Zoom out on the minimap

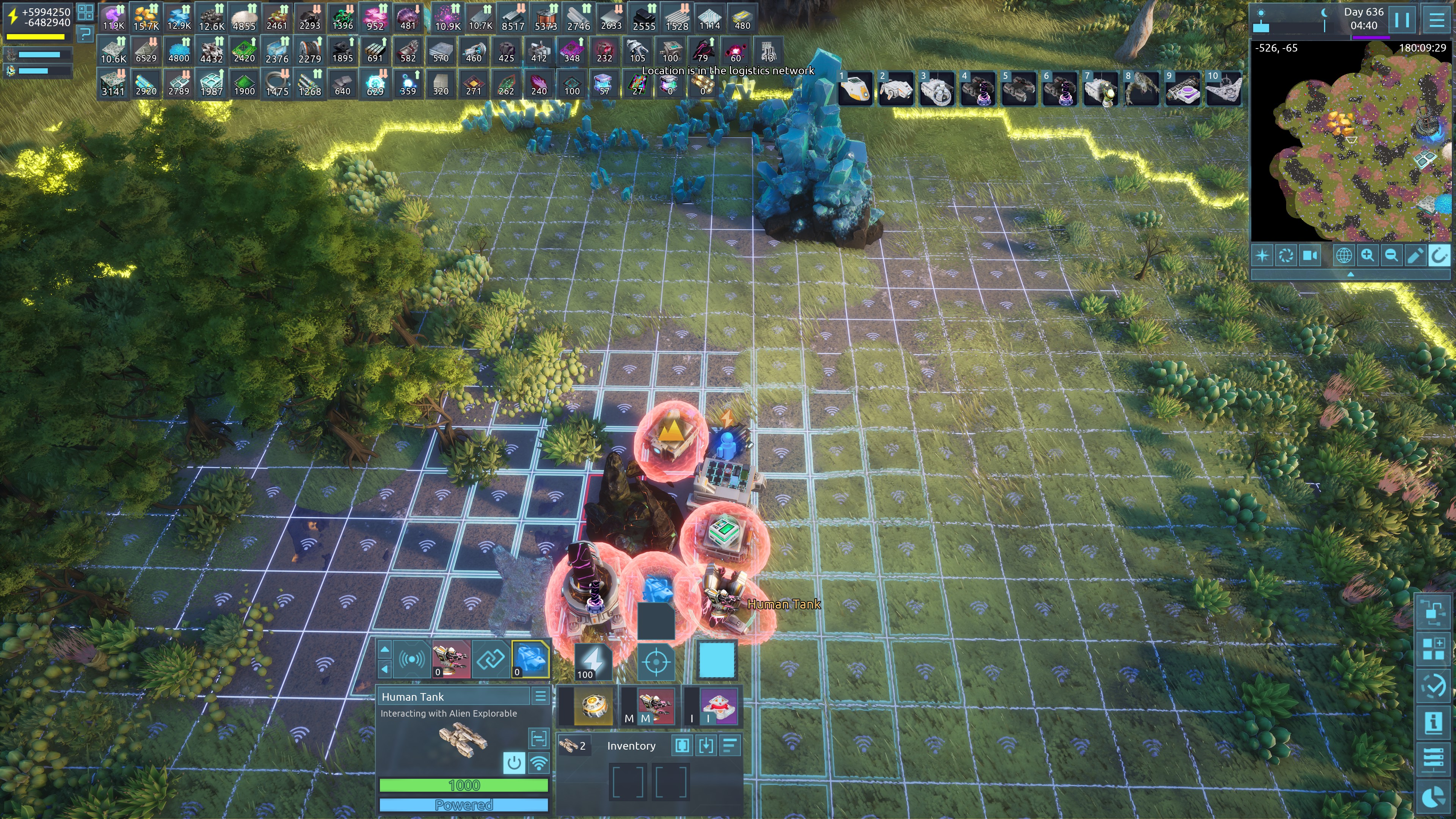click(1391, 256)
